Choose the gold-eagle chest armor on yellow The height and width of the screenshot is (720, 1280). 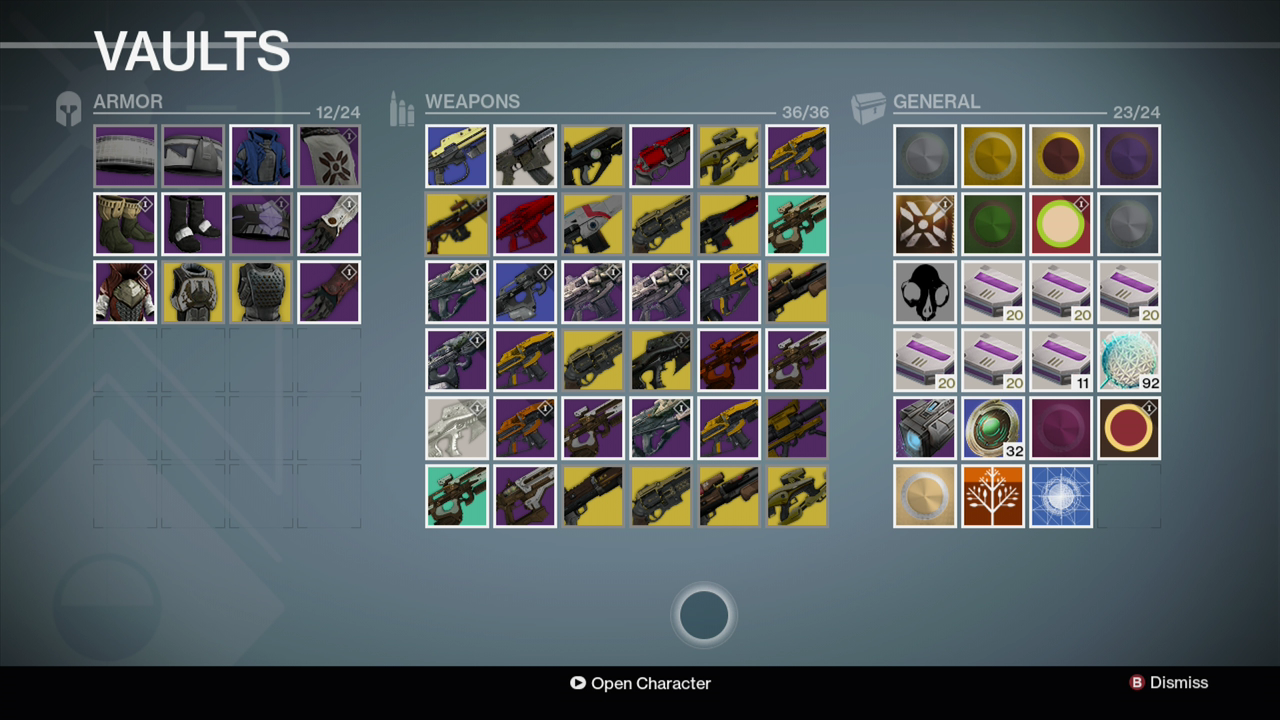click(x=193, y=292)
